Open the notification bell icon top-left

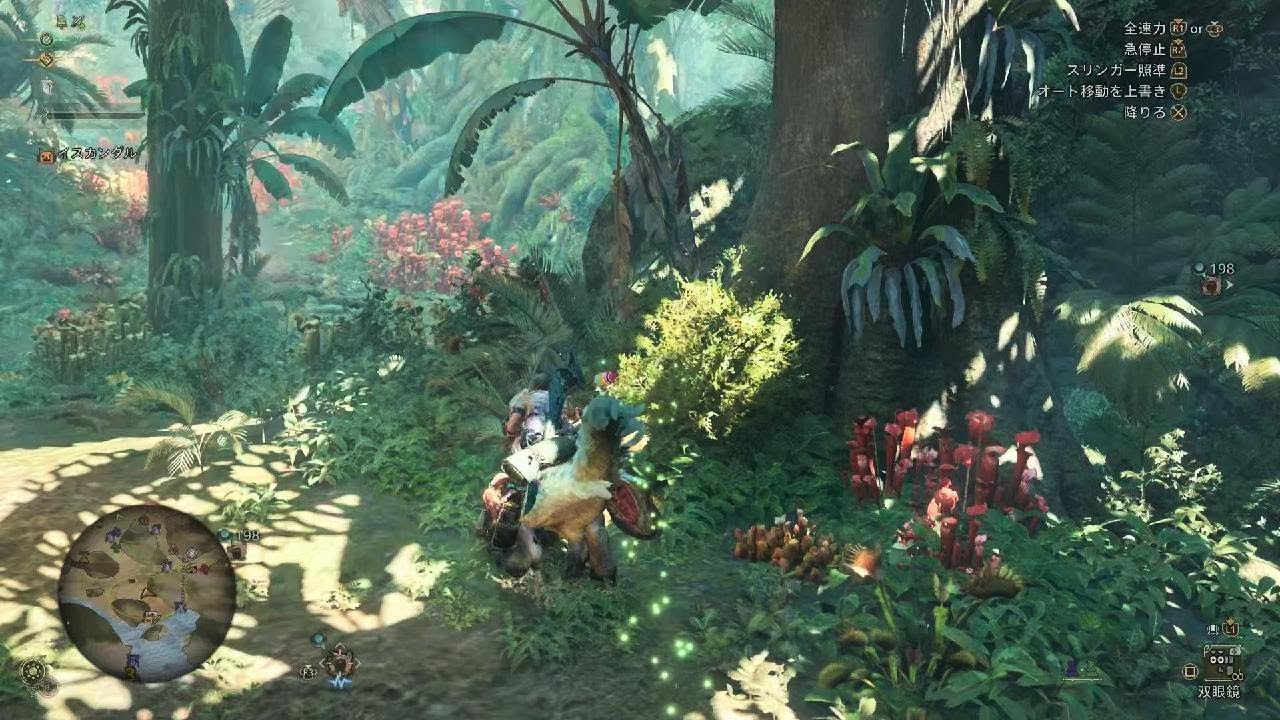coord(60,20)
